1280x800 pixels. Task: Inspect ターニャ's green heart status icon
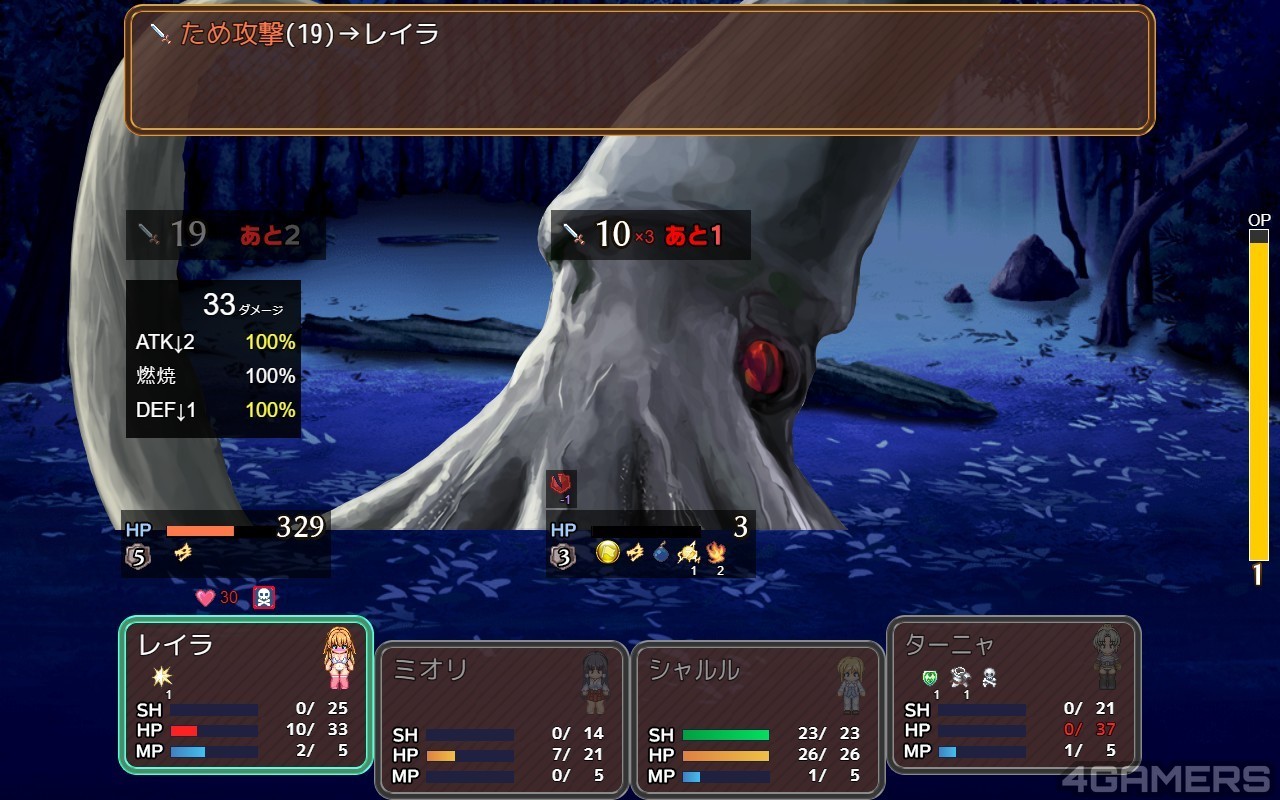(930, 677)
